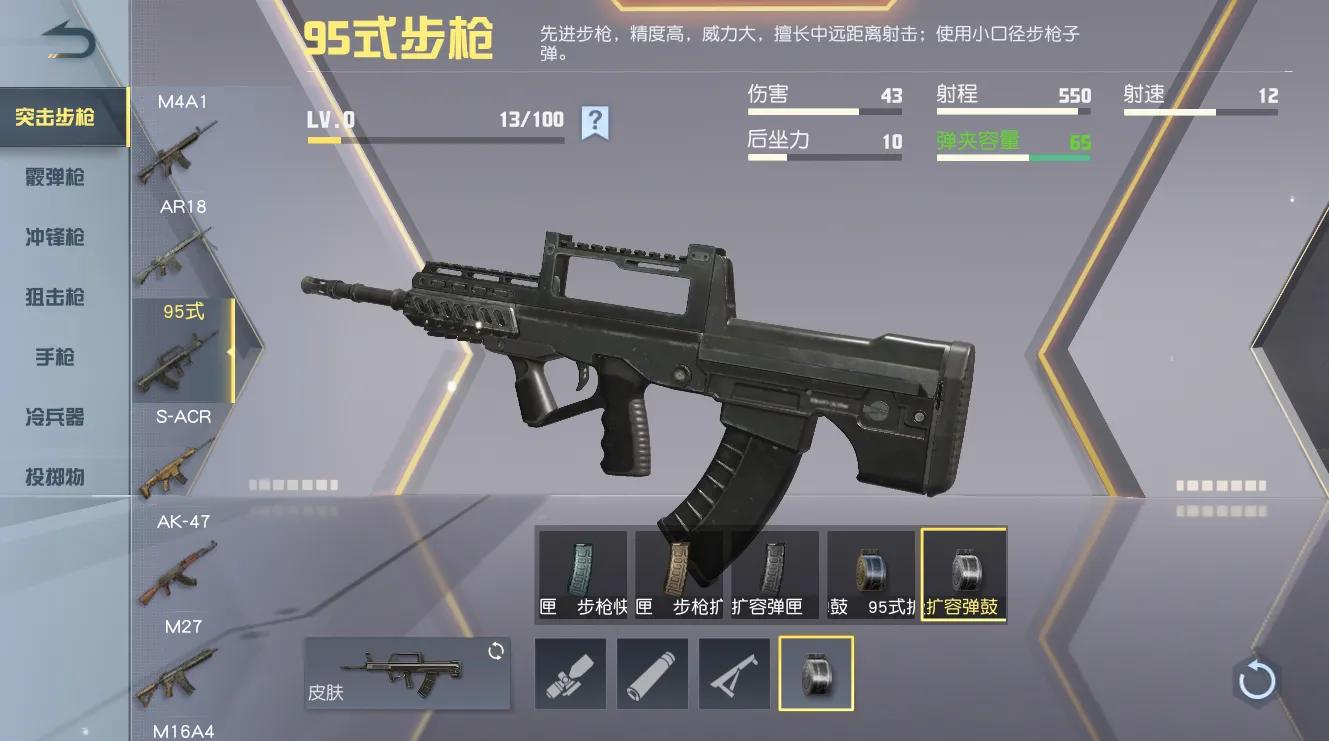
Task: Select the scope attachment slot icon
Action: click(571, 672)
